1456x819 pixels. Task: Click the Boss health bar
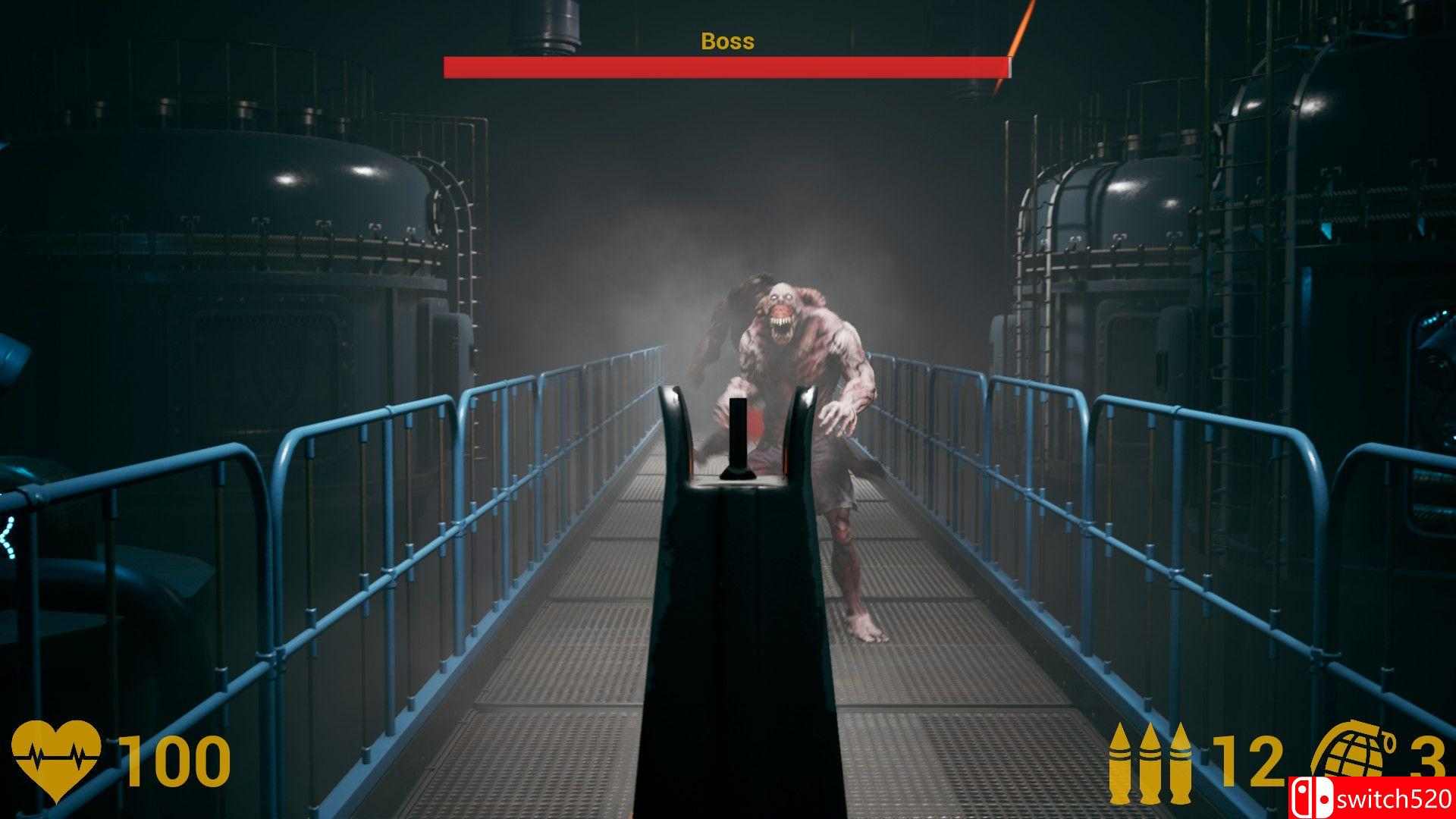point(726,67)
